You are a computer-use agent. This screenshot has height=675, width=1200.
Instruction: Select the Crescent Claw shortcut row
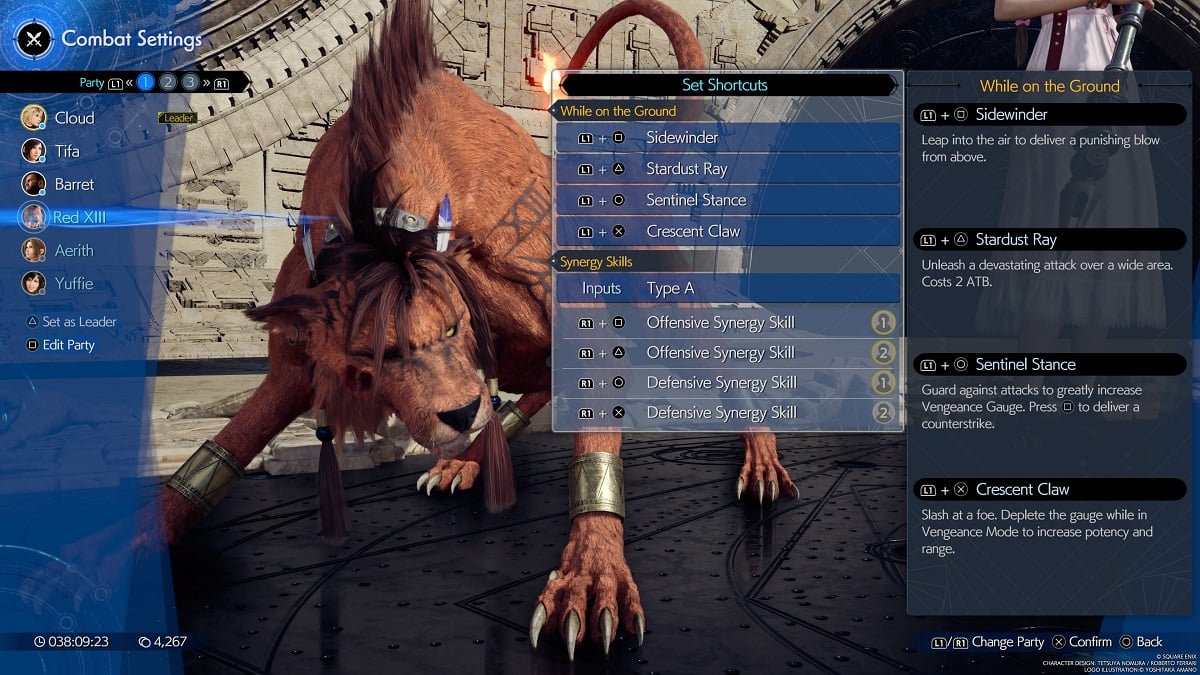pyautogui.click(x=728, y=231)
